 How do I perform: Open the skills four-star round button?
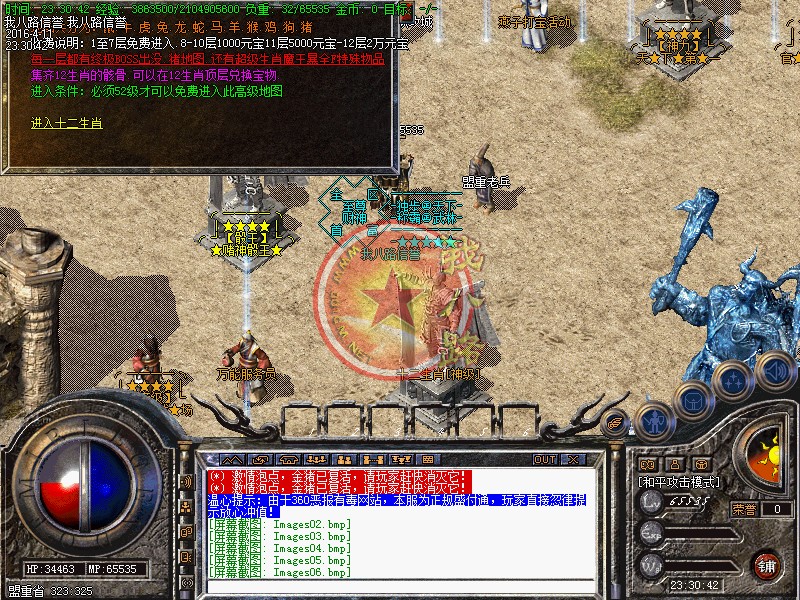pyautogui.click(x=733, y=381)
